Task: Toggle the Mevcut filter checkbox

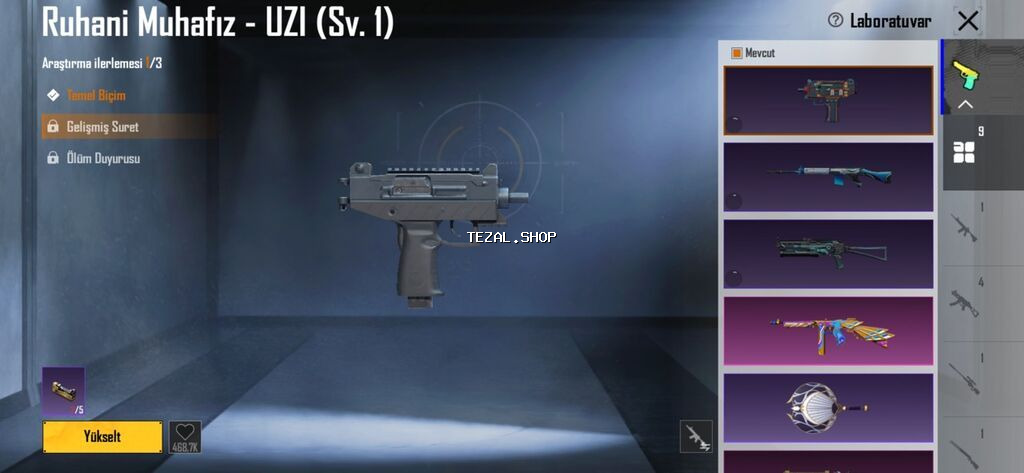Action: tap(737, 53)
